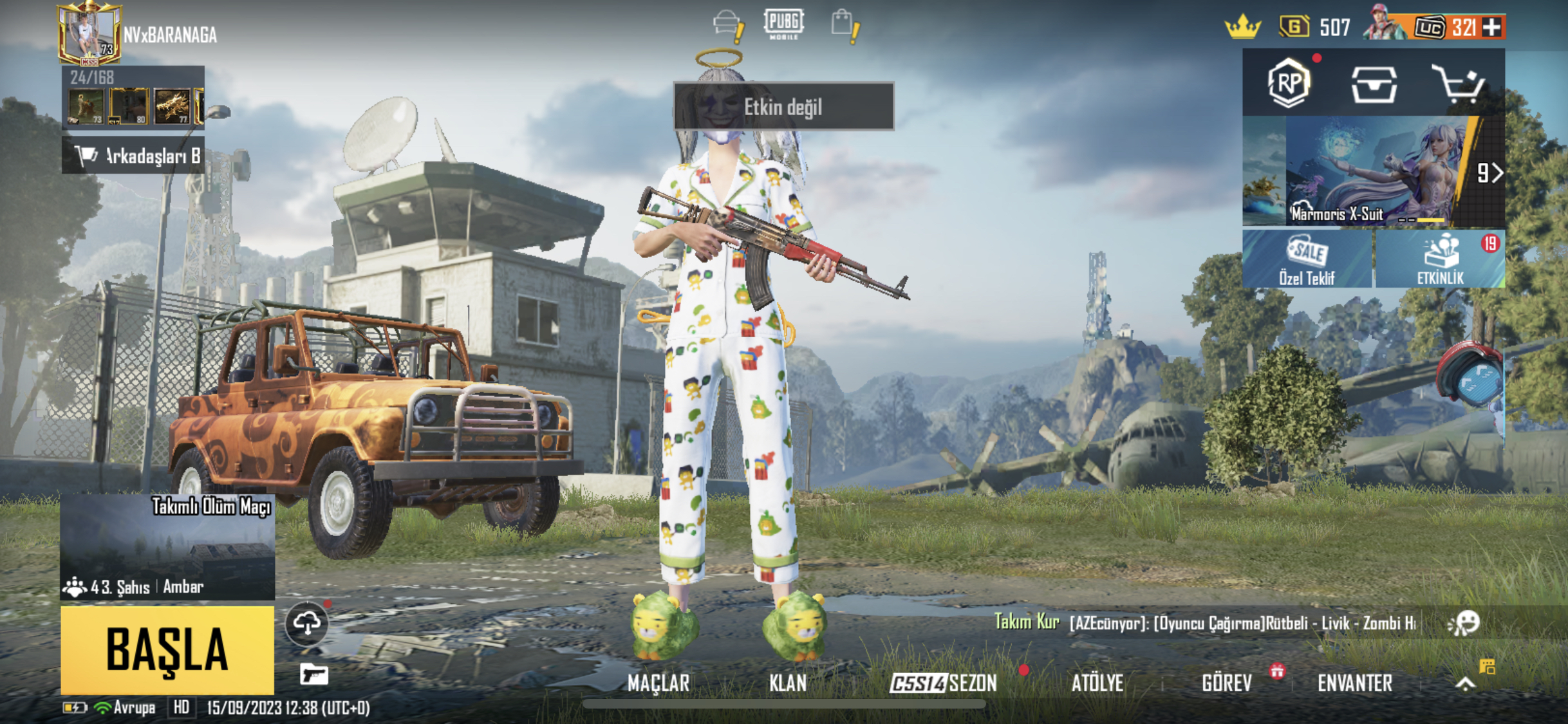The image size is (1568, 724).
Task: Open the ENVANTER inventory
Action: point(1354,683)
